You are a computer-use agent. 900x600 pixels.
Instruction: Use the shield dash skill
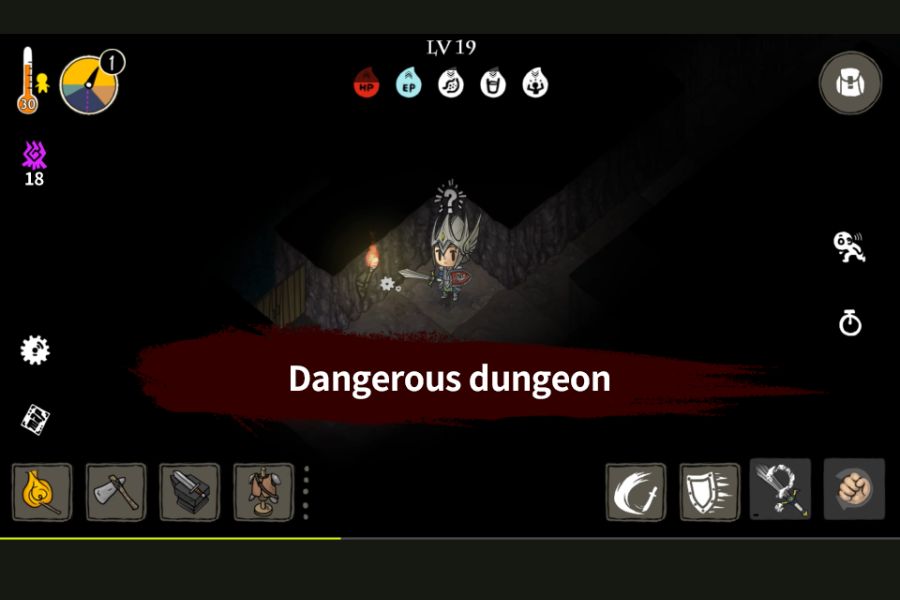pos(710,492)
